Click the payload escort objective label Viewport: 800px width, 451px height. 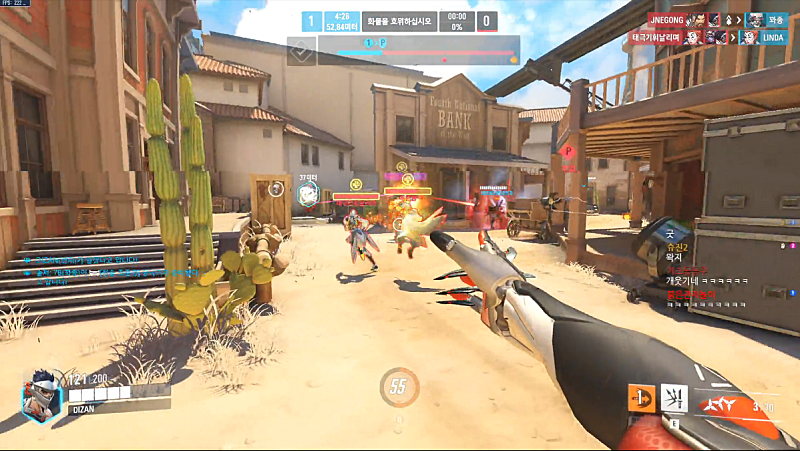400,20
